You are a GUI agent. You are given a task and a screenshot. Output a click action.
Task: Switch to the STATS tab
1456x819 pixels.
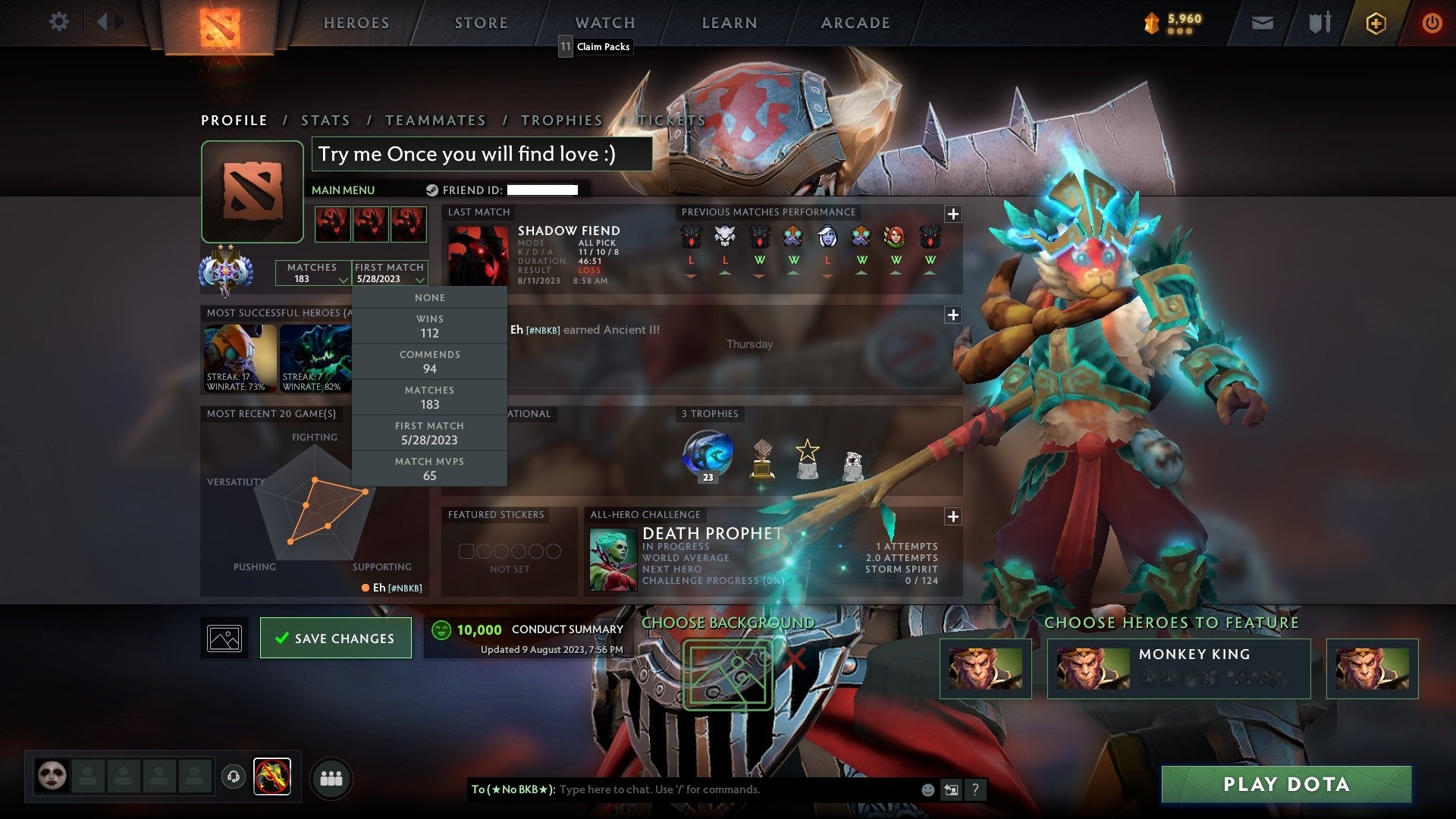(x=325, y=120)
